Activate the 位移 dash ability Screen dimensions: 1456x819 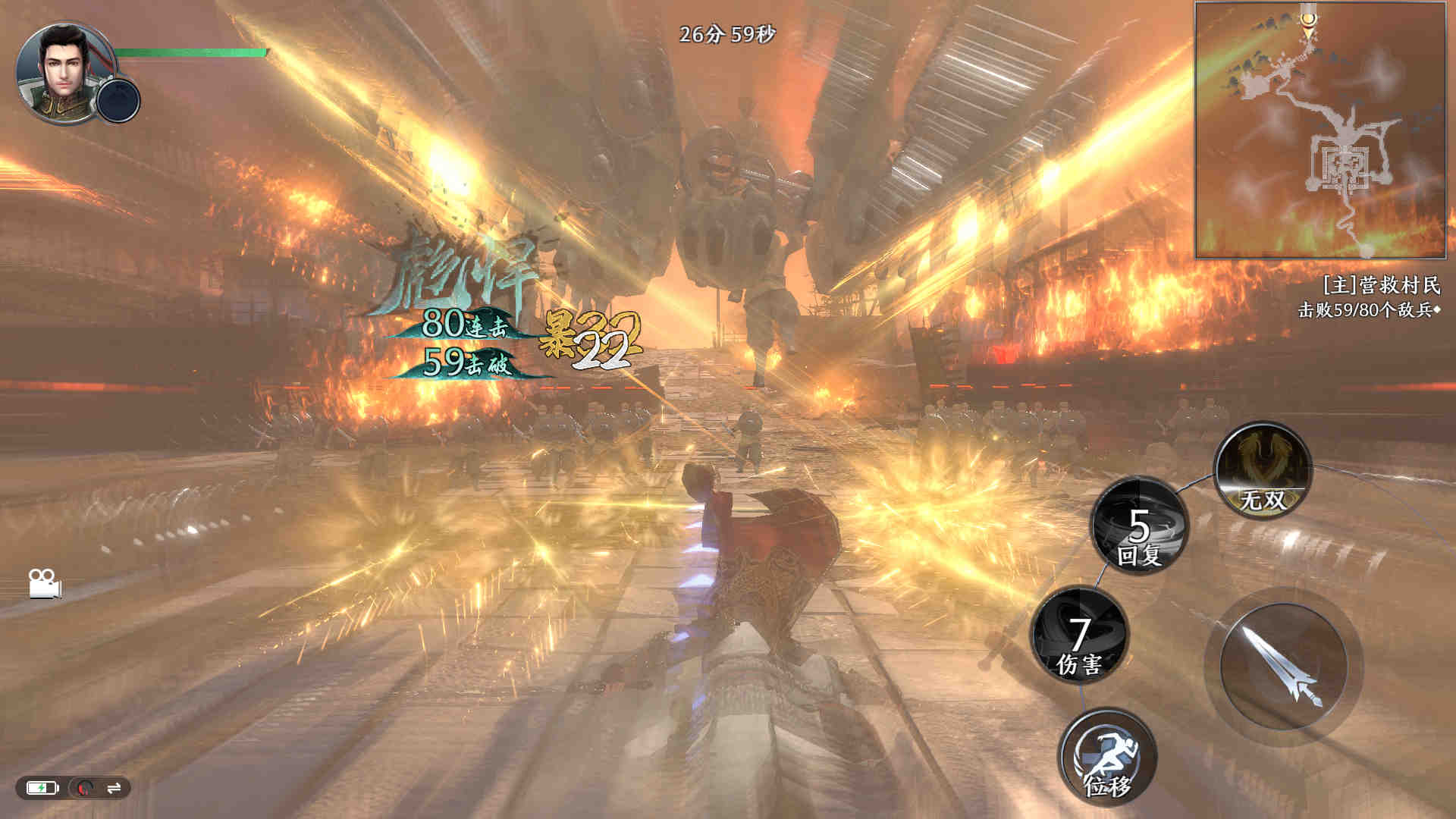(1107, 756)
